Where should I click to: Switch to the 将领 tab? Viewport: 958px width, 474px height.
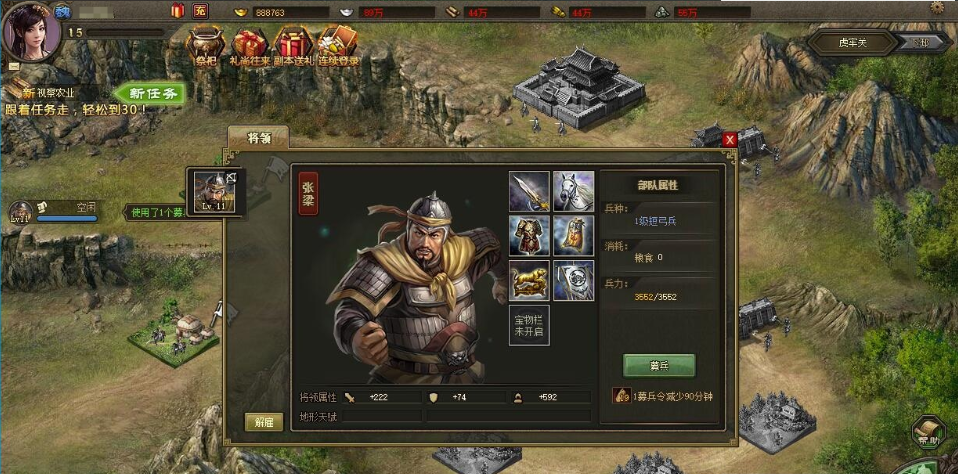[258, 138]
